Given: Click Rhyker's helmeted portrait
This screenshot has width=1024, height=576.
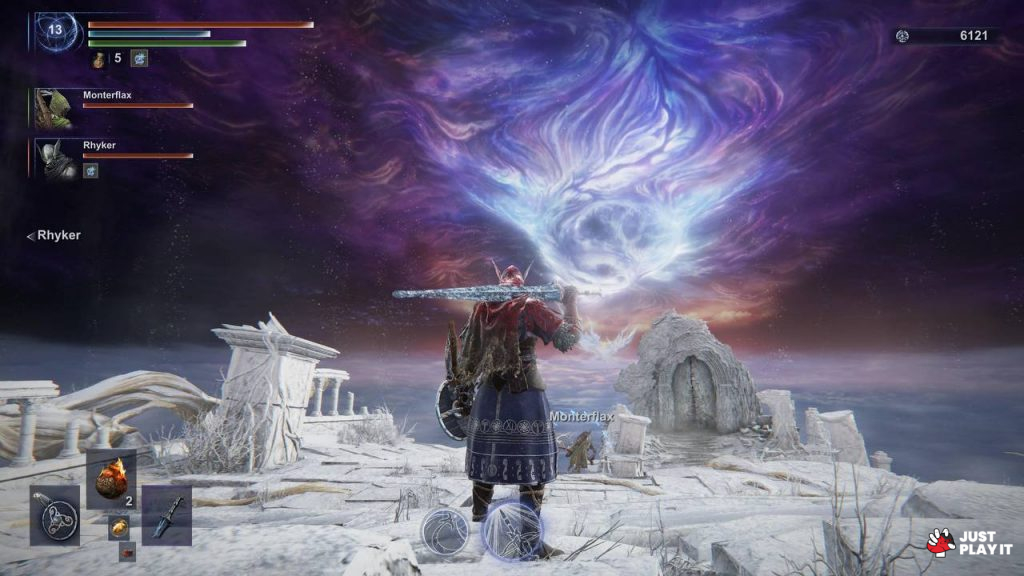Looking at the screenshot, I should (x=54, y=158).
